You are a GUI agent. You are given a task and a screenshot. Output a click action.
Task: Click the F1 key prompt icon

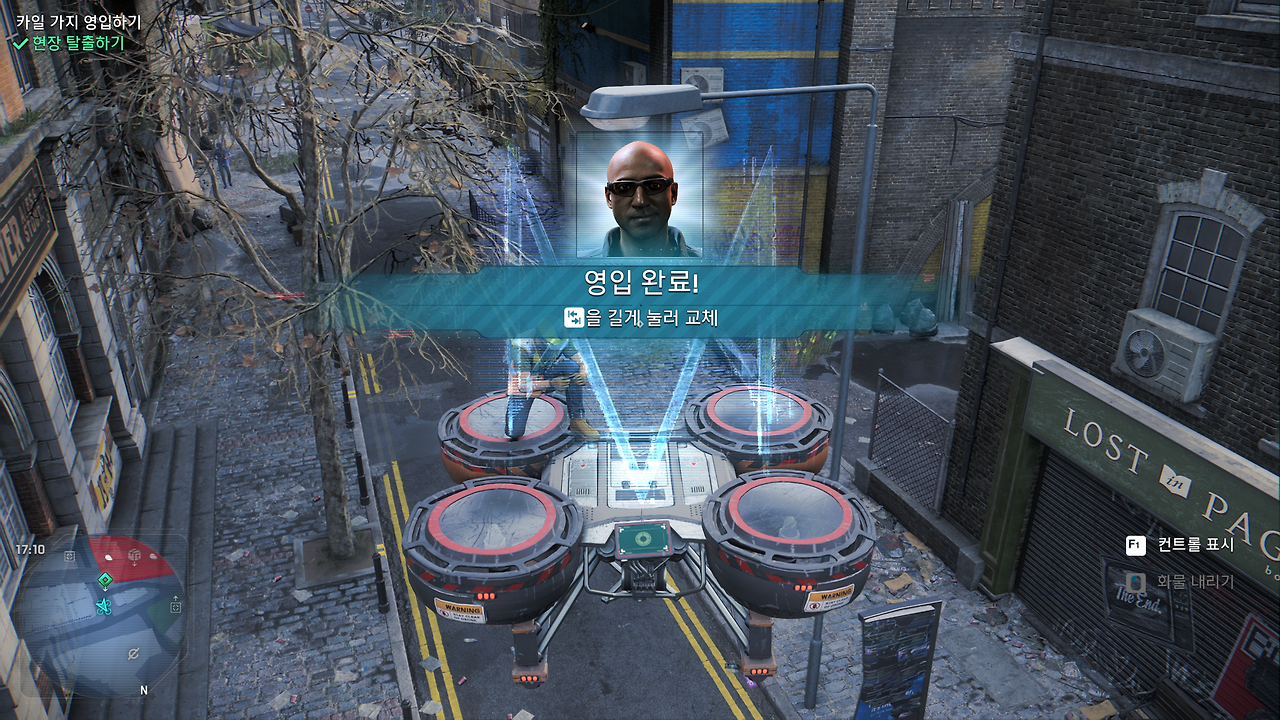(x=1135, y=544)
